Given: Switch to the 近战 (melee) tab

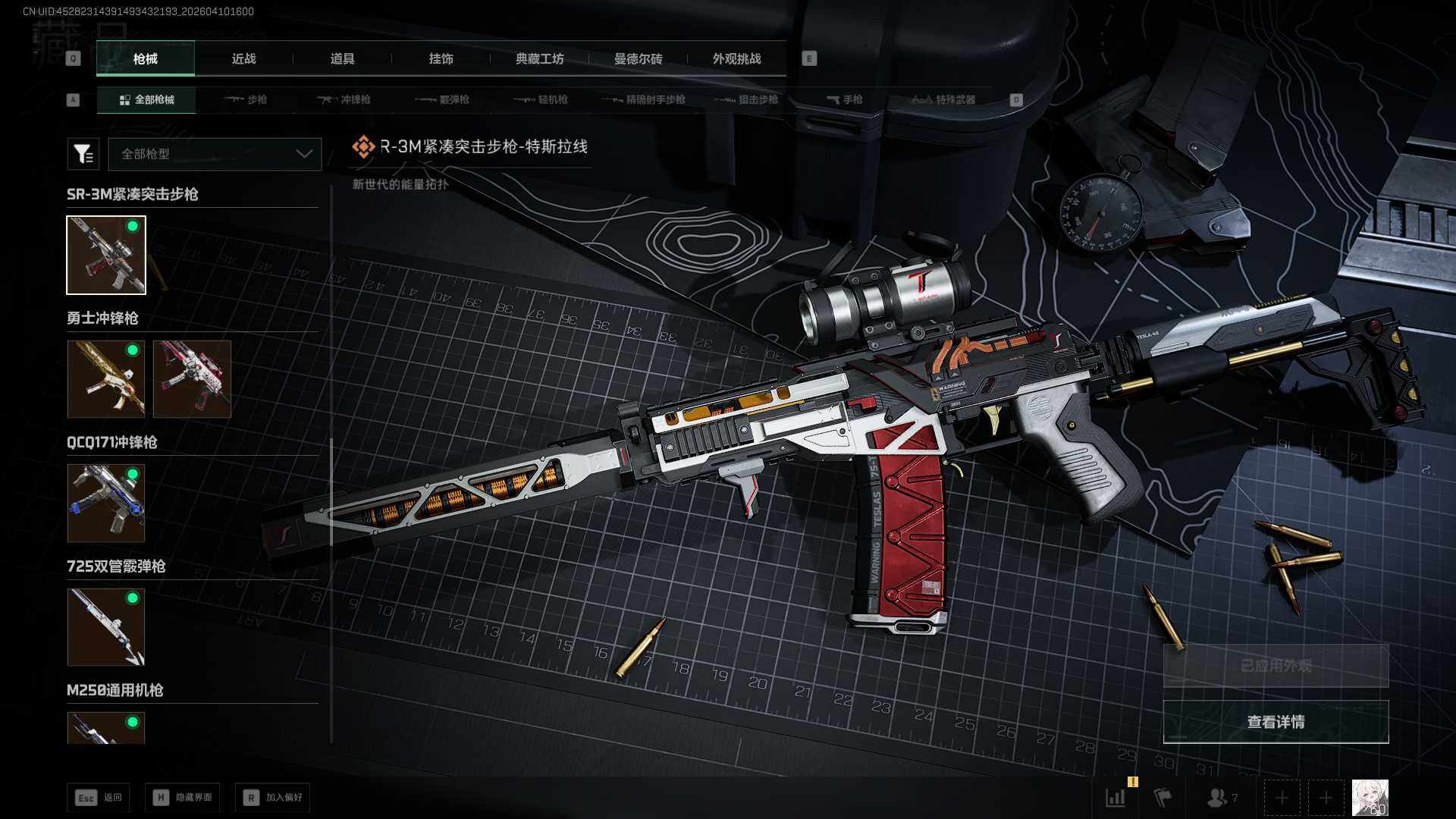Looking at the screenshot, I should pyautogui.click(x=243, y=59).
